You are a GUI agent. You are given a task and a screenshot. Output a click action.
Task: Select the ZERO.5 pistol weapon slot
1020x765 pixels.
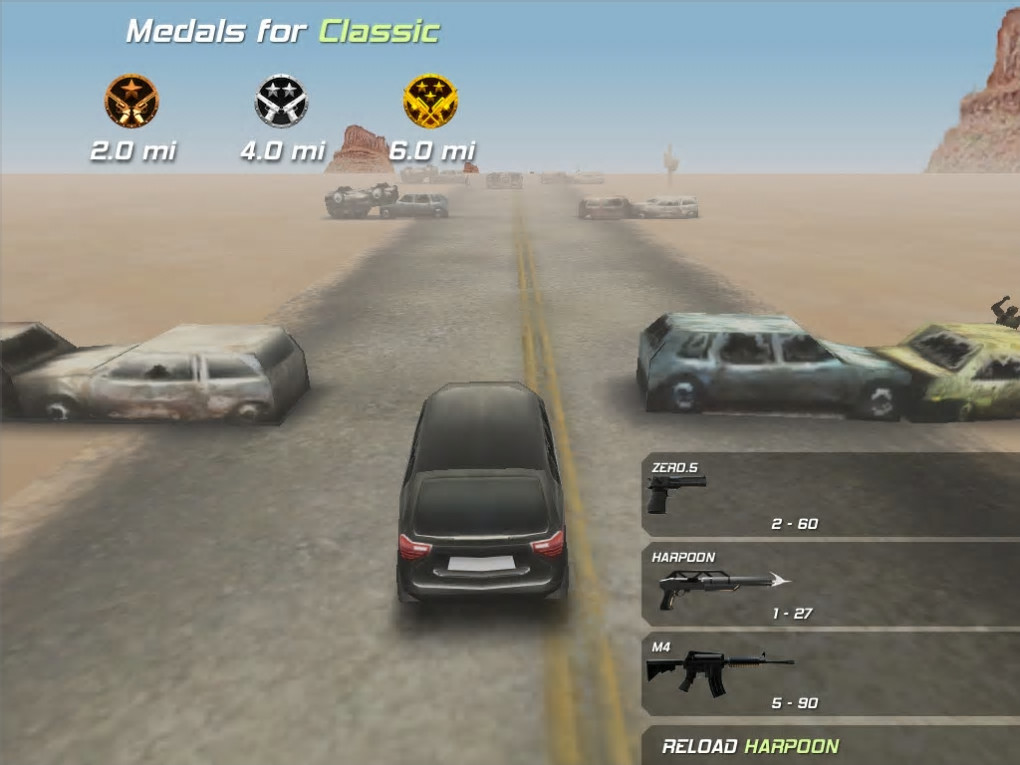(830, 496)
